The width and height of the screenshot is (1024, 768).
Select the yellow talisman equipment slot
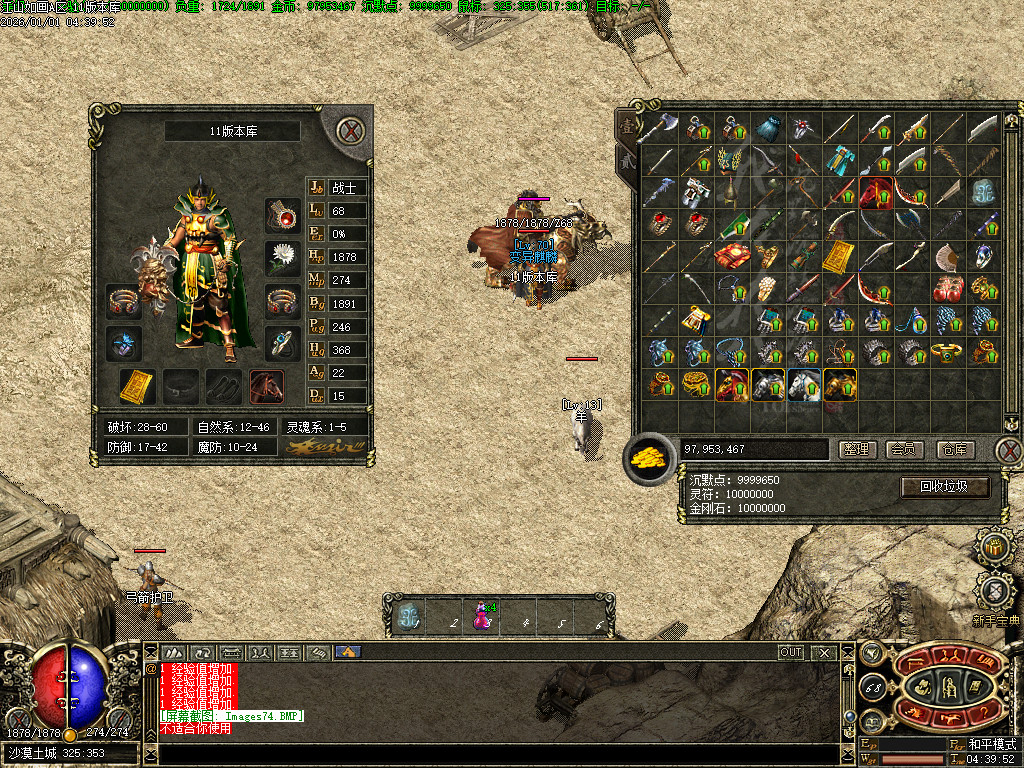pos(137,386)
